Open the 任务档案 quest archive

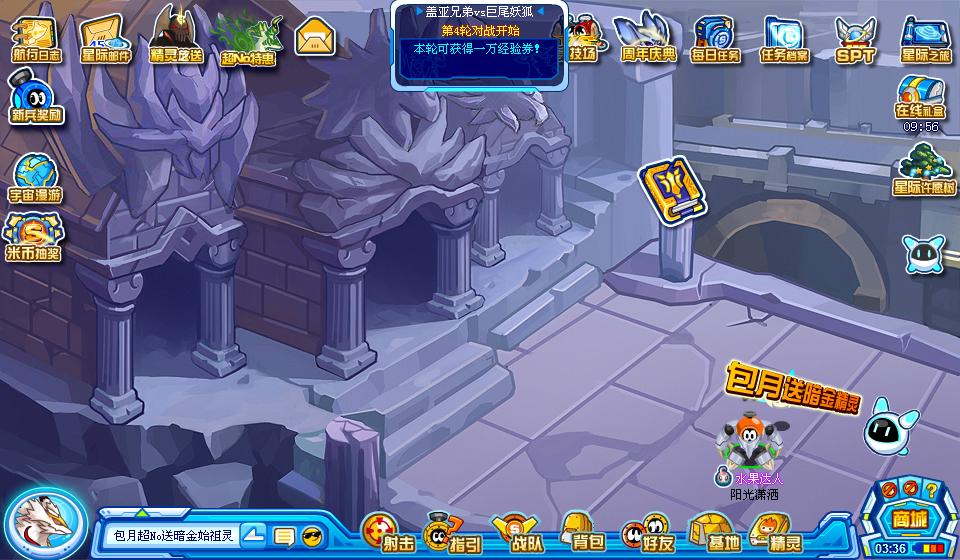pos(784,38)
